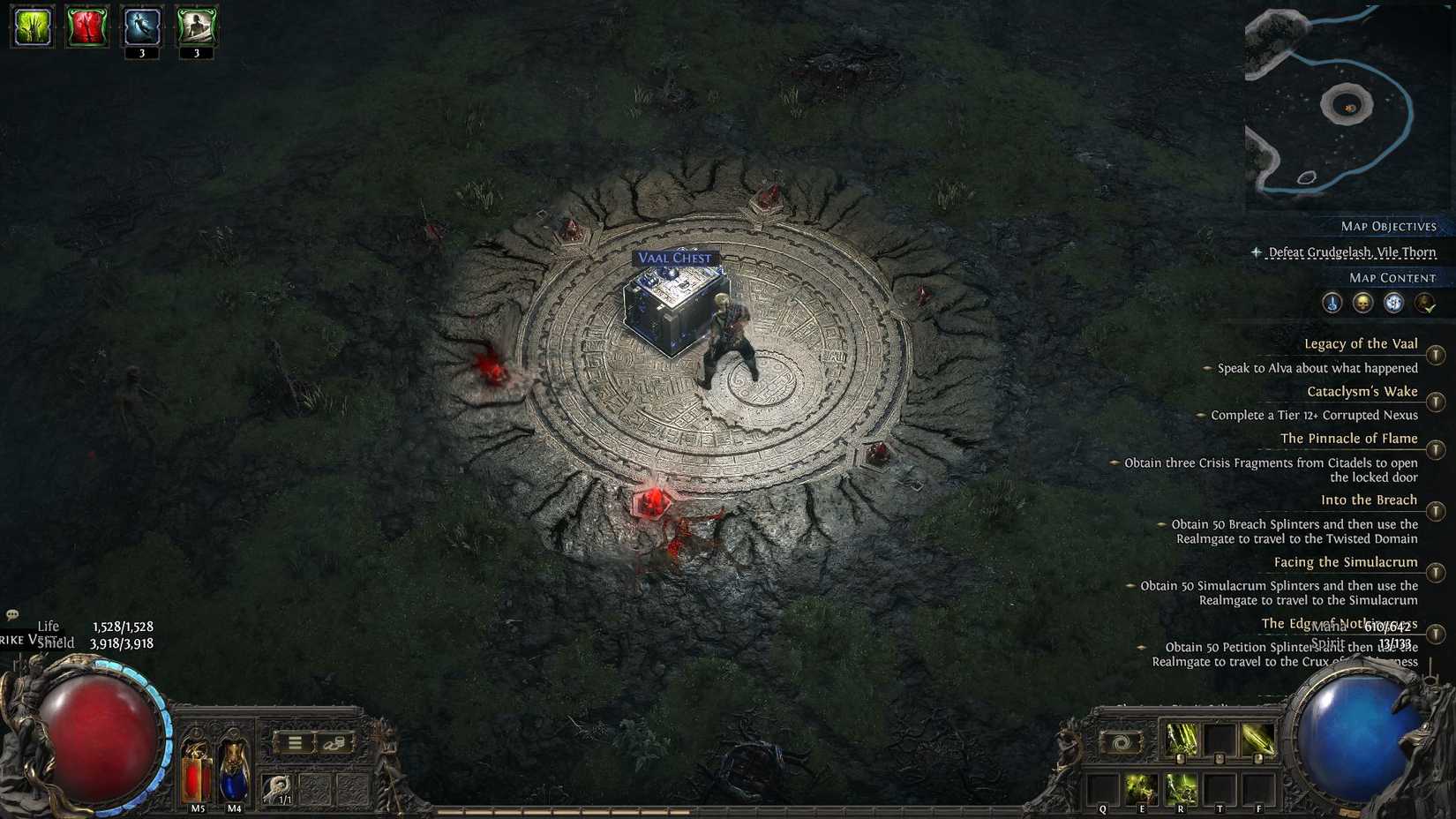Collapse the Map Content section
This screenshot has width=1456, height=819.
coord(1387,277)
